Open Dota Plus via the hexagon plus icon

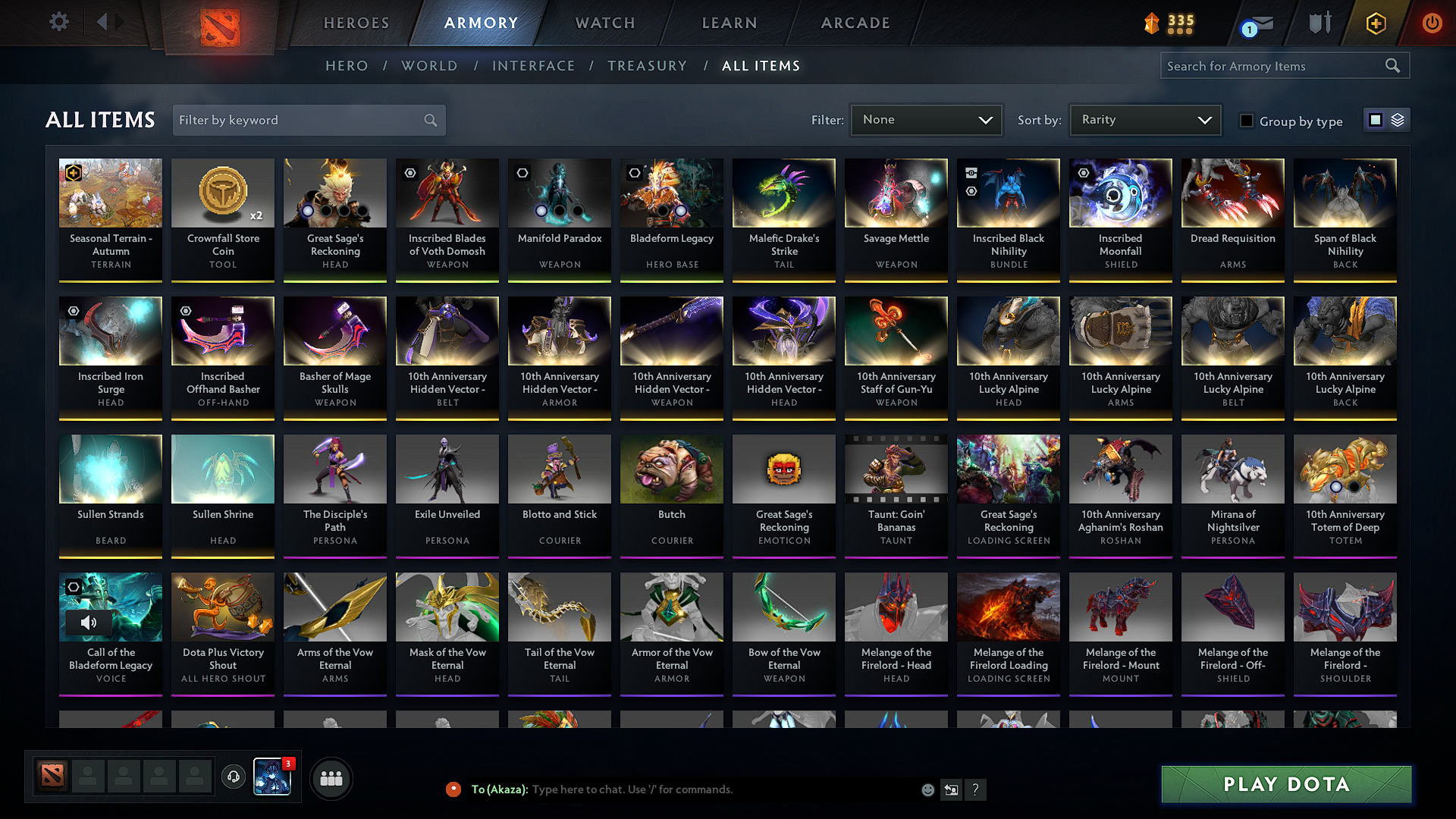coord(1375,23)
